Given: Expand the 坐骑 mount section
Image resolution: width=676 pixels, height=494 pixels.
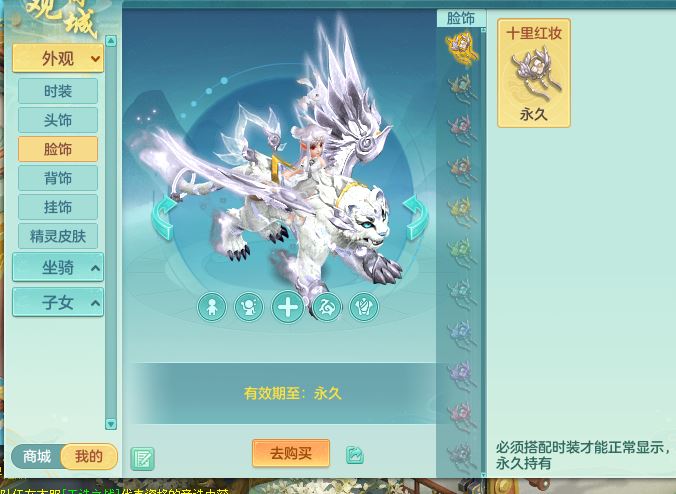Looking at the screenshot, I should (58, 268).
